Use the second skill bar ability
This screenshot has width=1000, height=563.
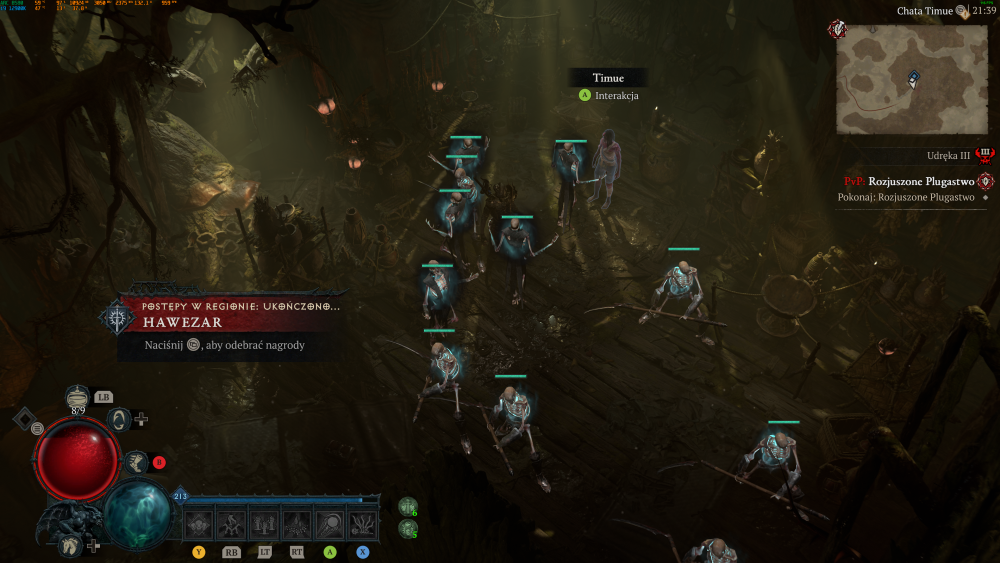[x=231, y=523]
